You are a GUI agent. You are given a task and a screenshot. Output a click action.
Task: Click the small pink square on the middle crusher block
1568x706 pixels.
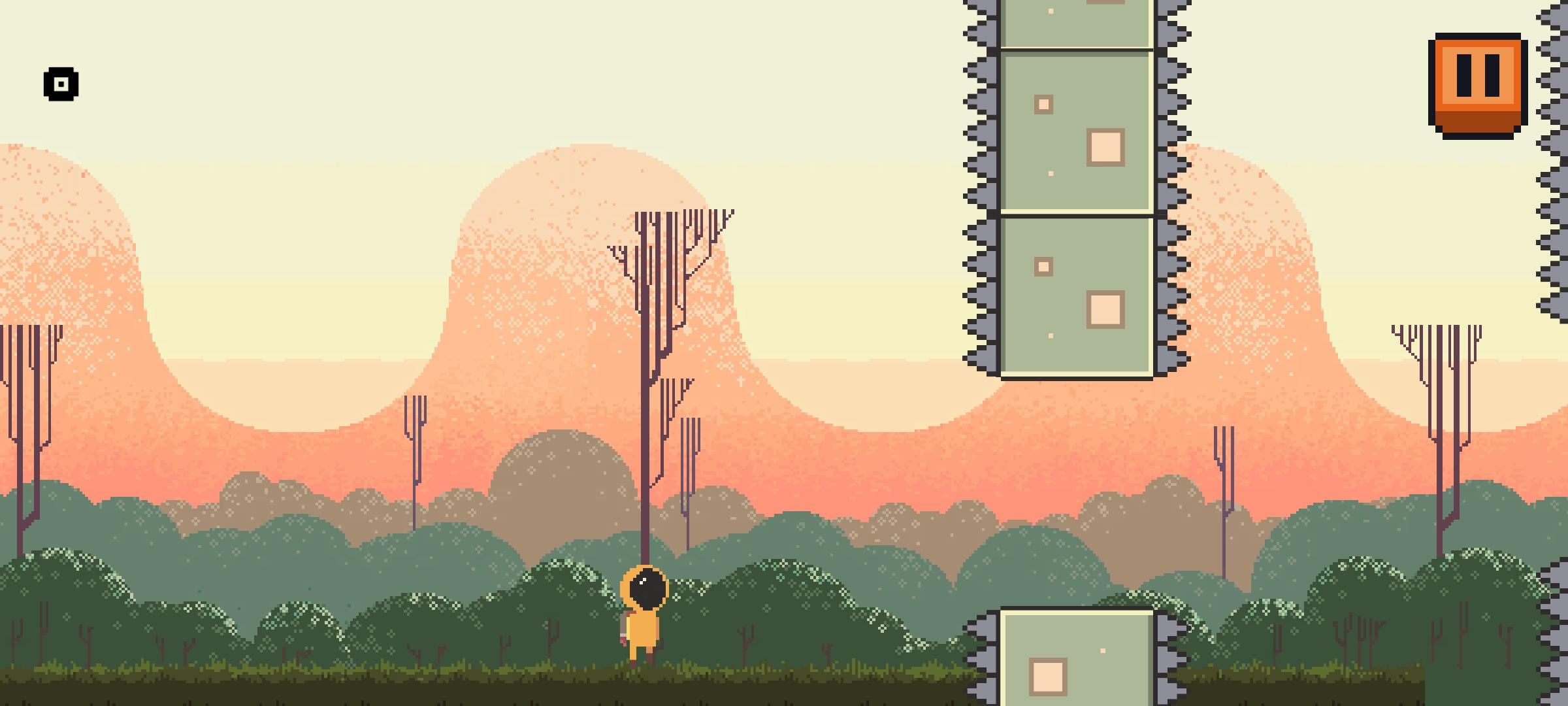[1044, 103]
